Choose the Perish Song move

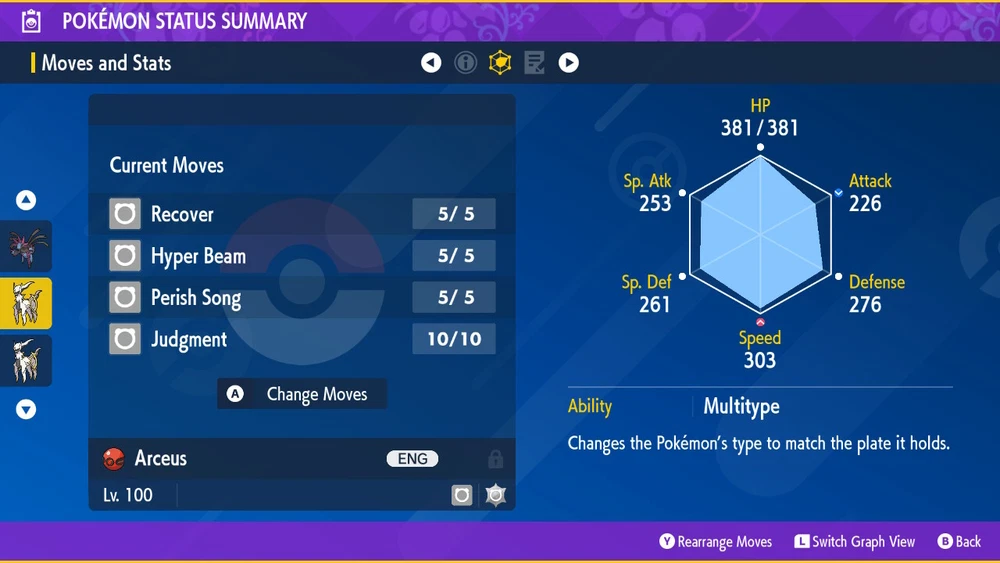tap(301, 298)
